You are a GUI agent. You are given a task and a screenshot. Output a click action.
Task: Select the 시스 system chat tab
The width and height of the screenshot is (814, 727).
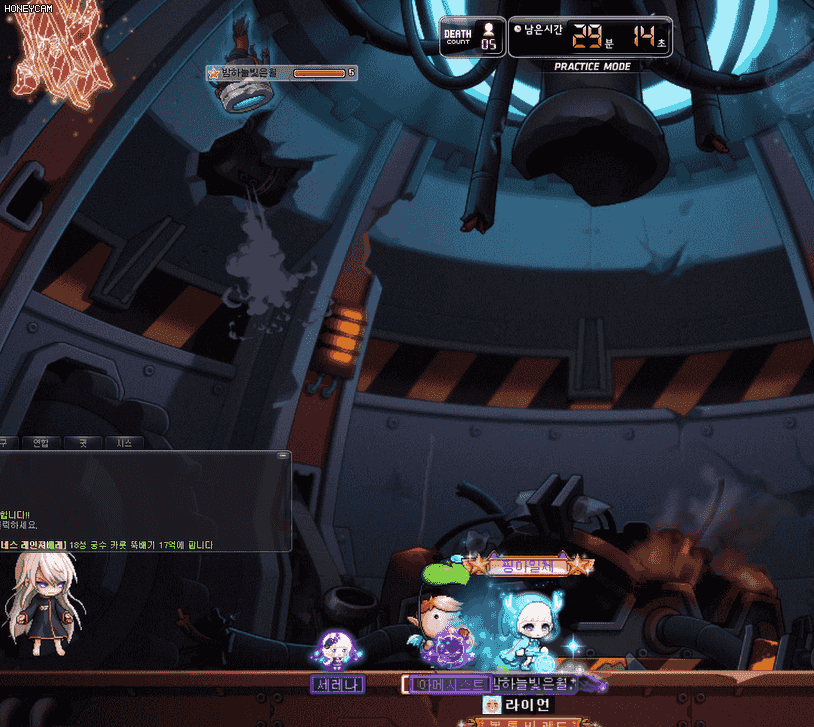click(124, 442)
